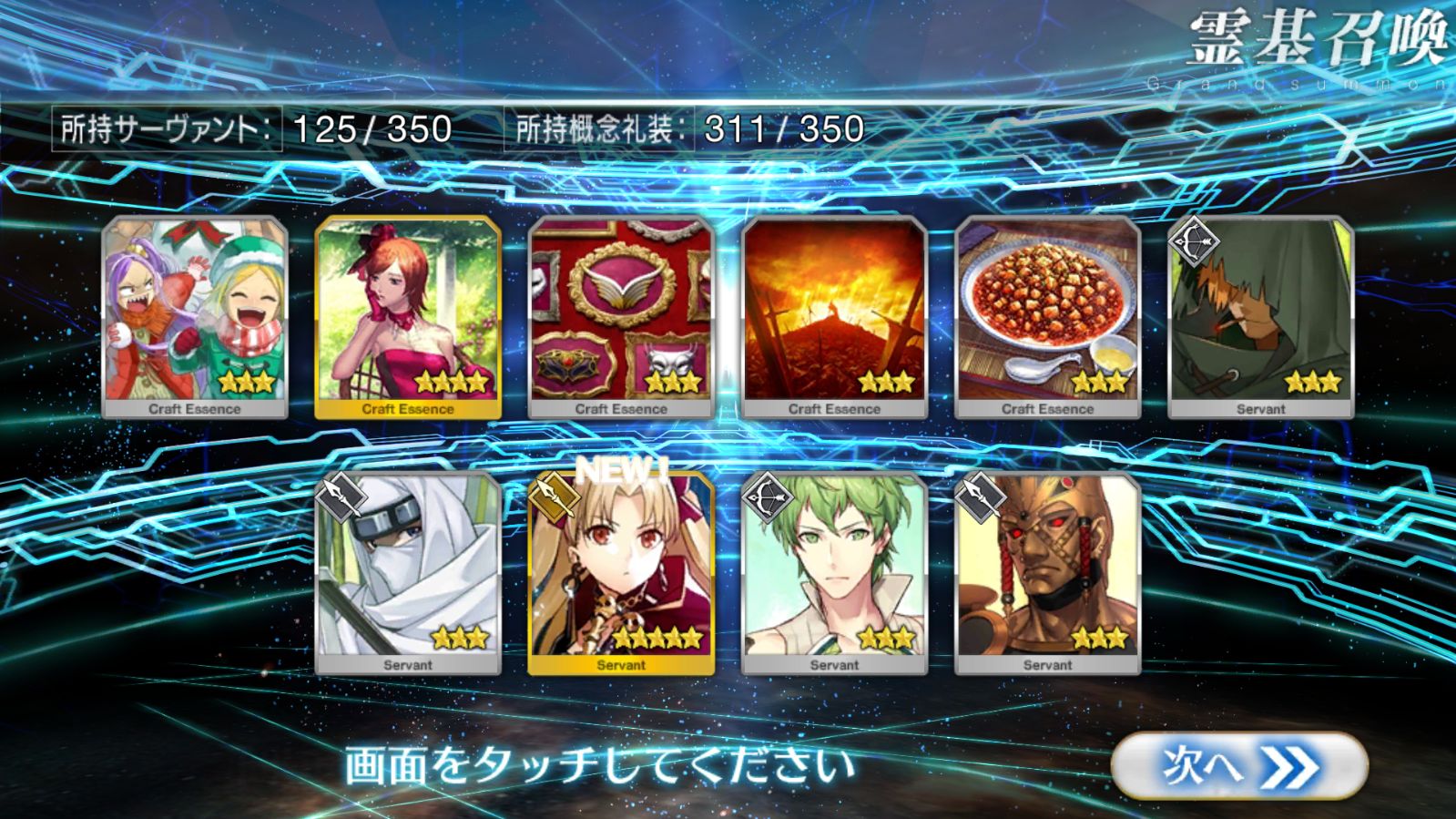Open the NEW five-star blonde Lancer card
This screenshot has width=1456, height=819.
[621, 573]
